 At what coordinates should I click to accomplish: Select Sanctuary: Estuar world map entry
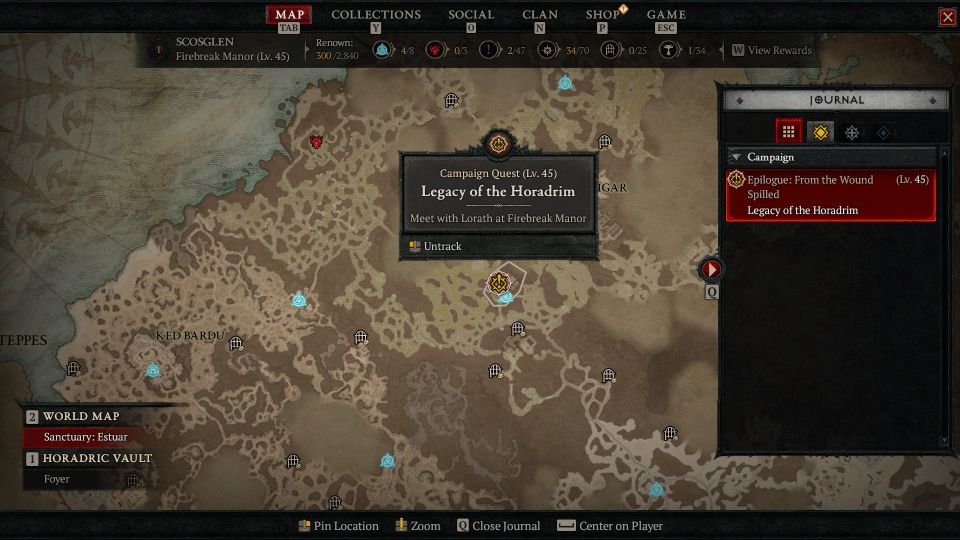point(86,437)
